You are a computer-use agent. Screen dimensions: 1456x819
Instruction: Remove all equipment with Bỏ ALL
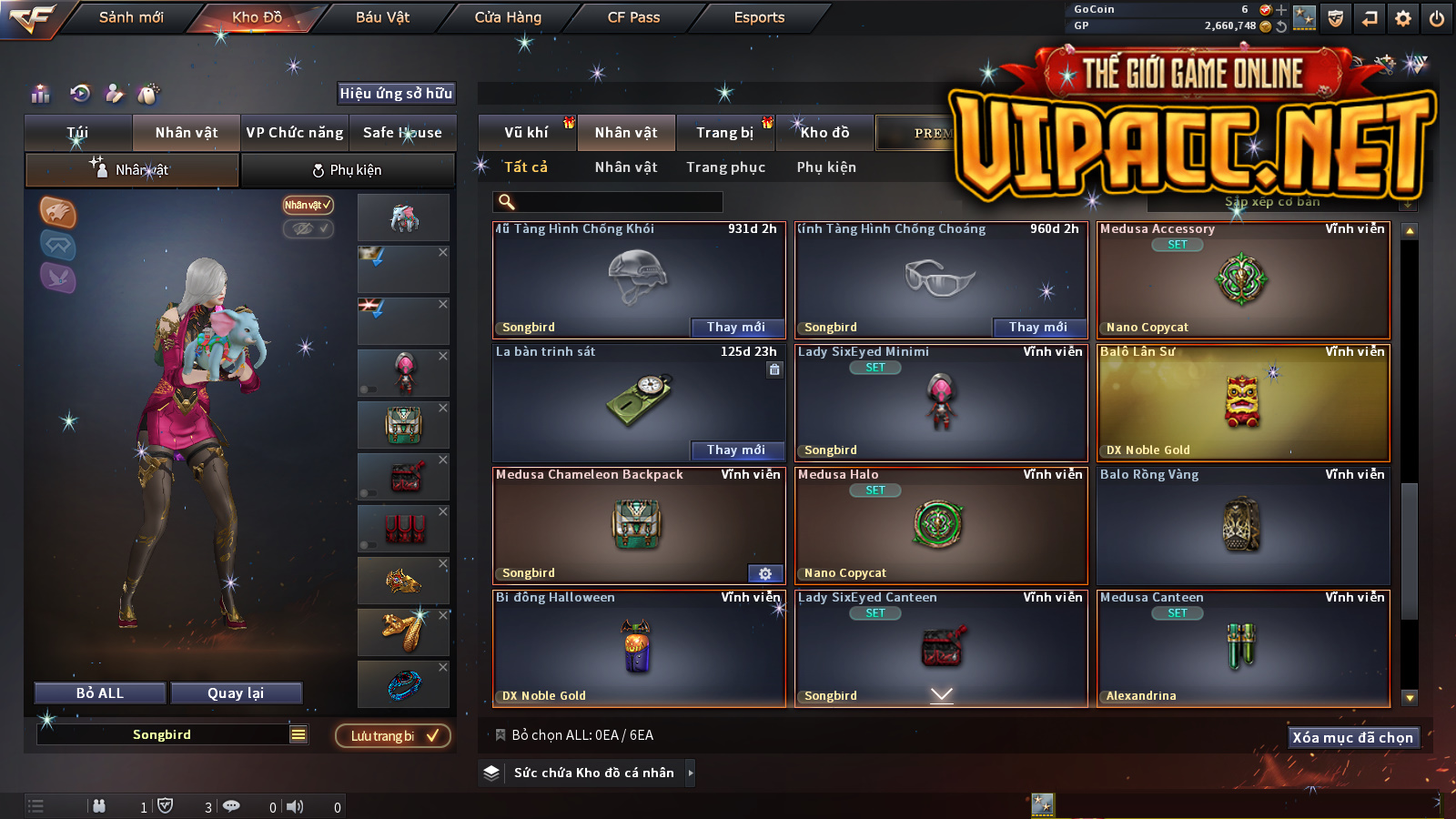100,693
